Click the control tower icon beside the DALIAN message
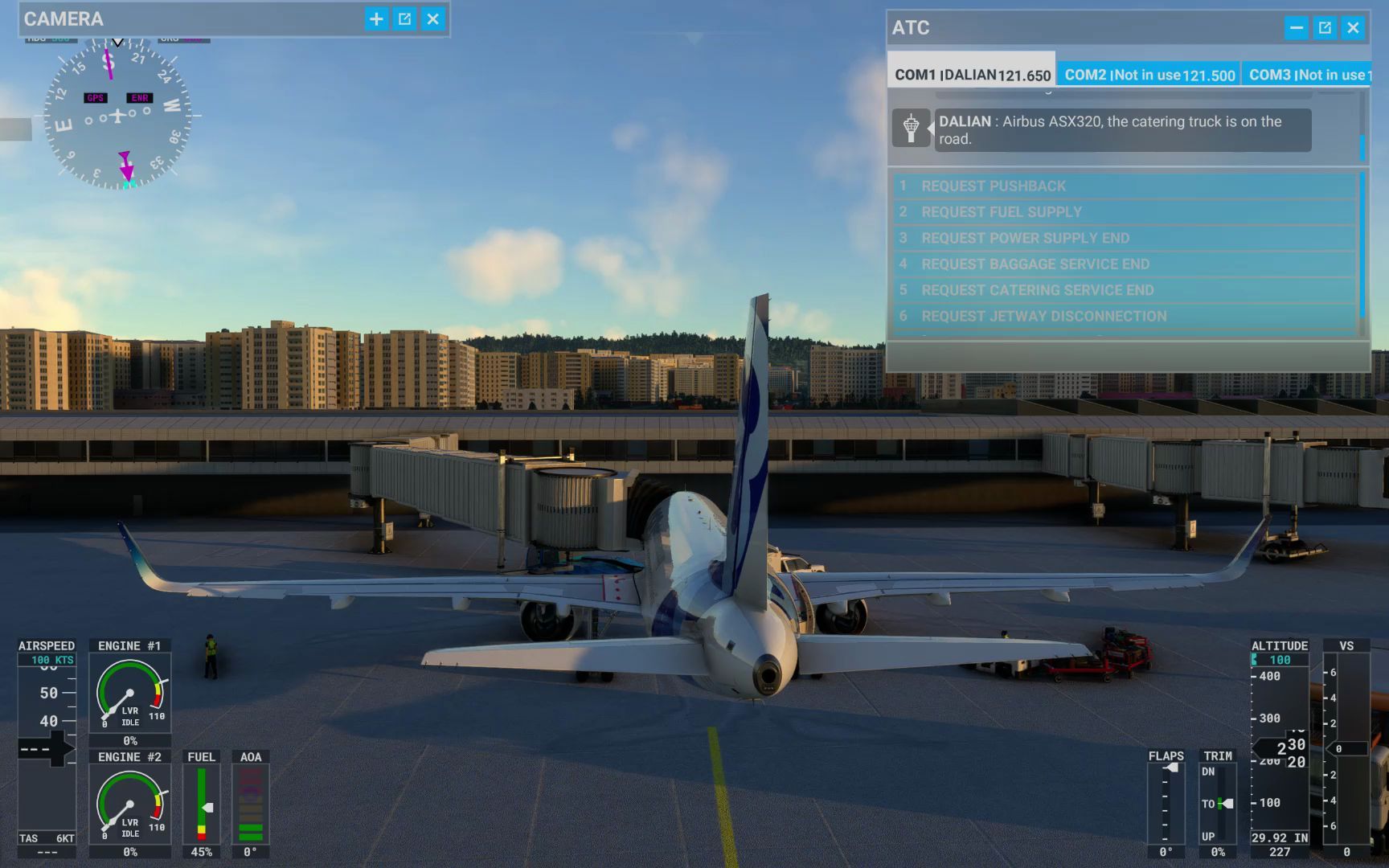1389x868 pixels. 912,129
